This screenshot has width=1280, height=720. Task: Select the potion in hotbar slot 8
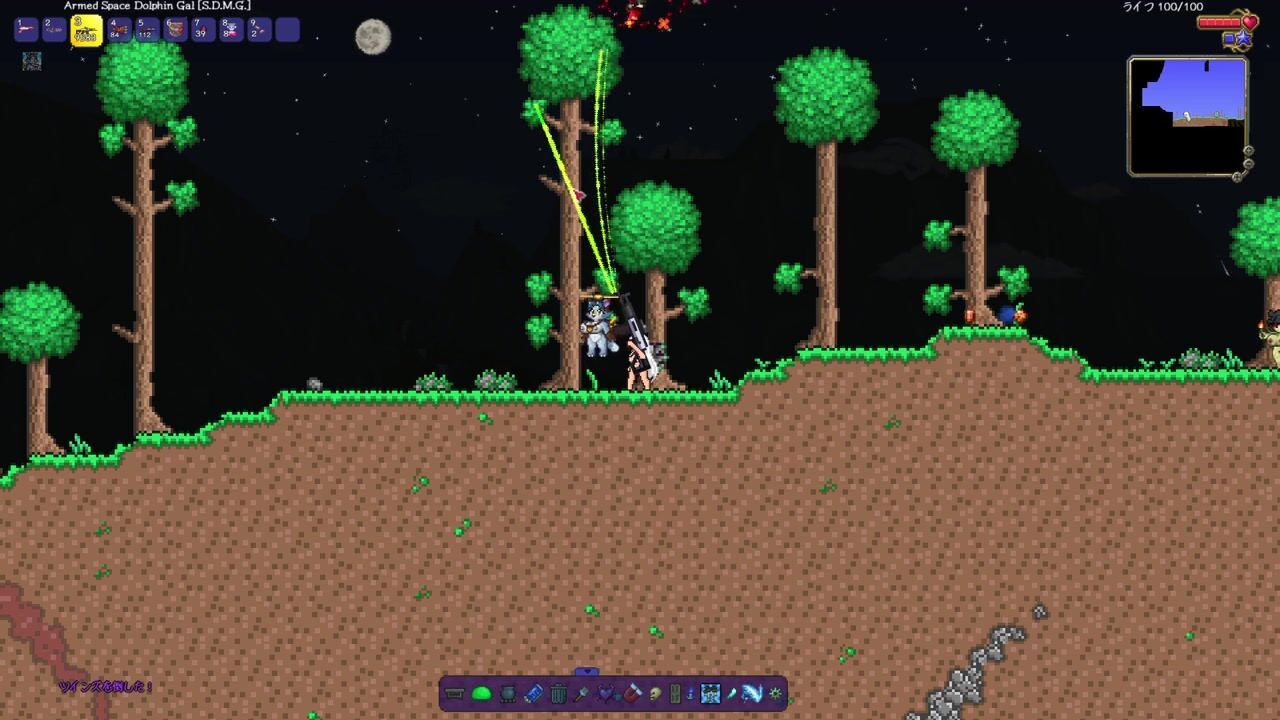tap(231, 30)
